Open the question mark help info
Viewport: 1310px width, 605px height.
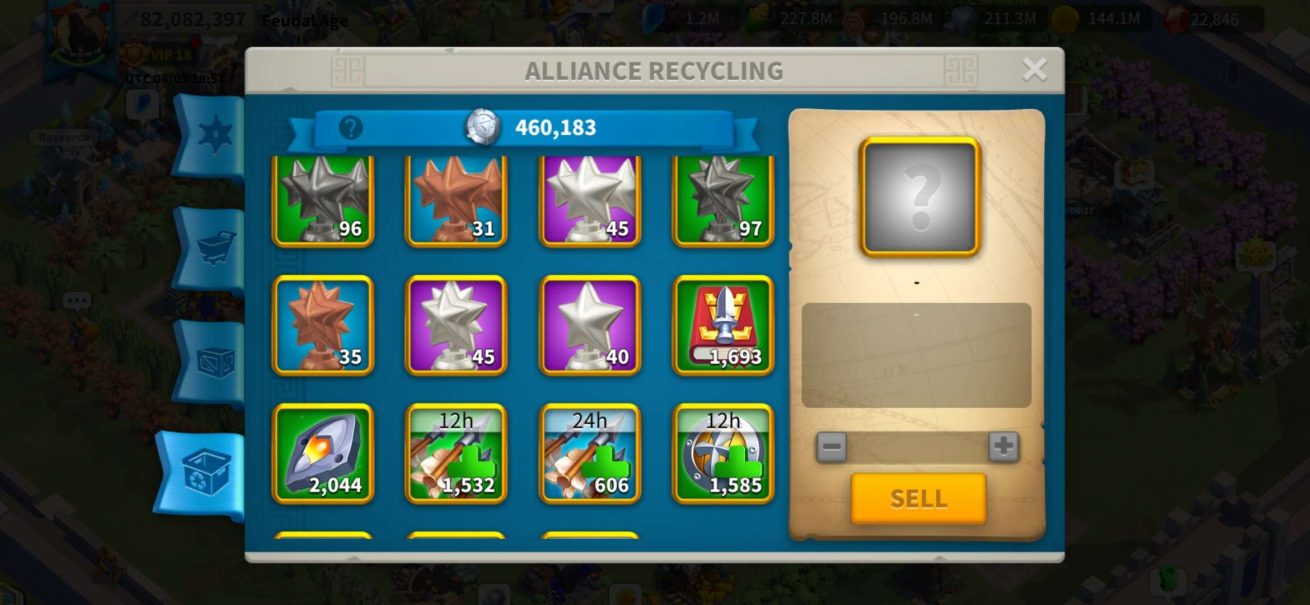pos(350,128)
